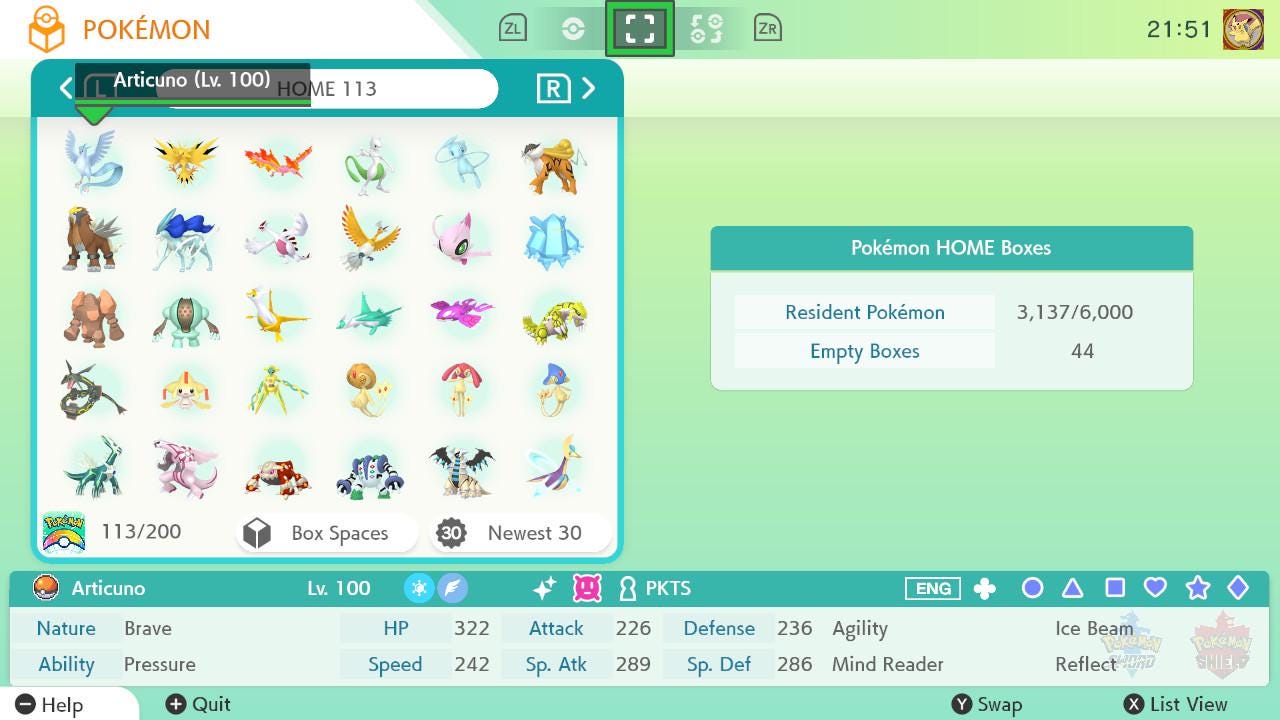1280x720 pixels.
Task: Click the Poké Ball icon next to 113/200
Action: click(63, 531)
